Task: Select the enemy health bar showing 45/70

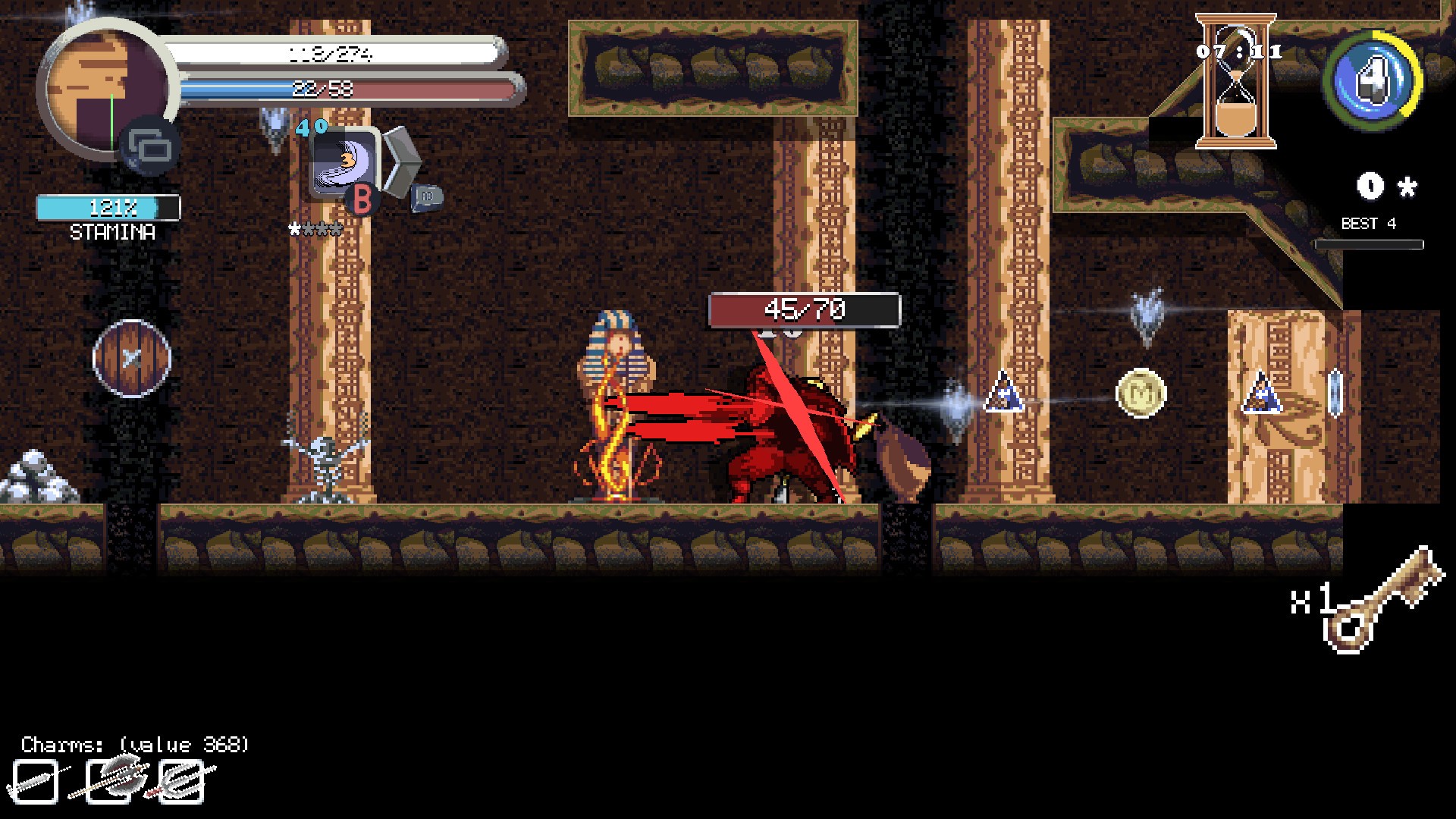Action: (x=803, y=310)
